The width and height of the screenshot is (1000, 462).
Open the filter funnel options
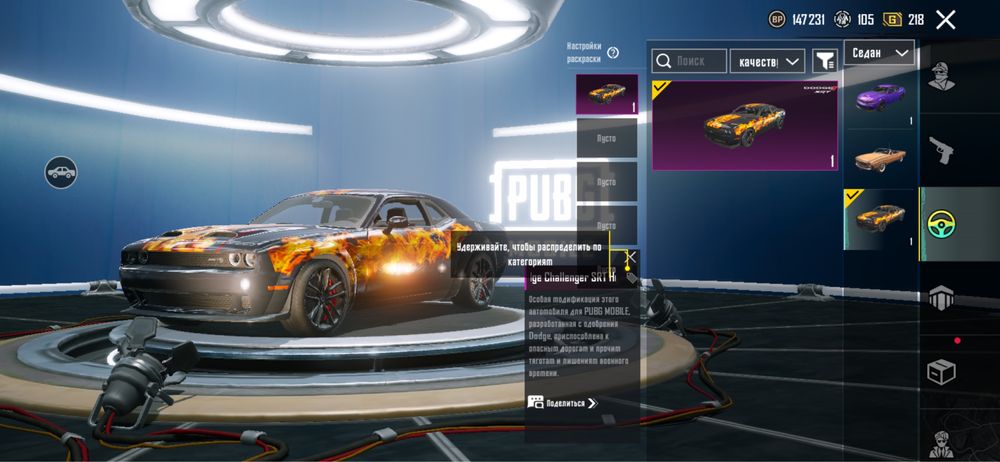(x=824, y=62)
